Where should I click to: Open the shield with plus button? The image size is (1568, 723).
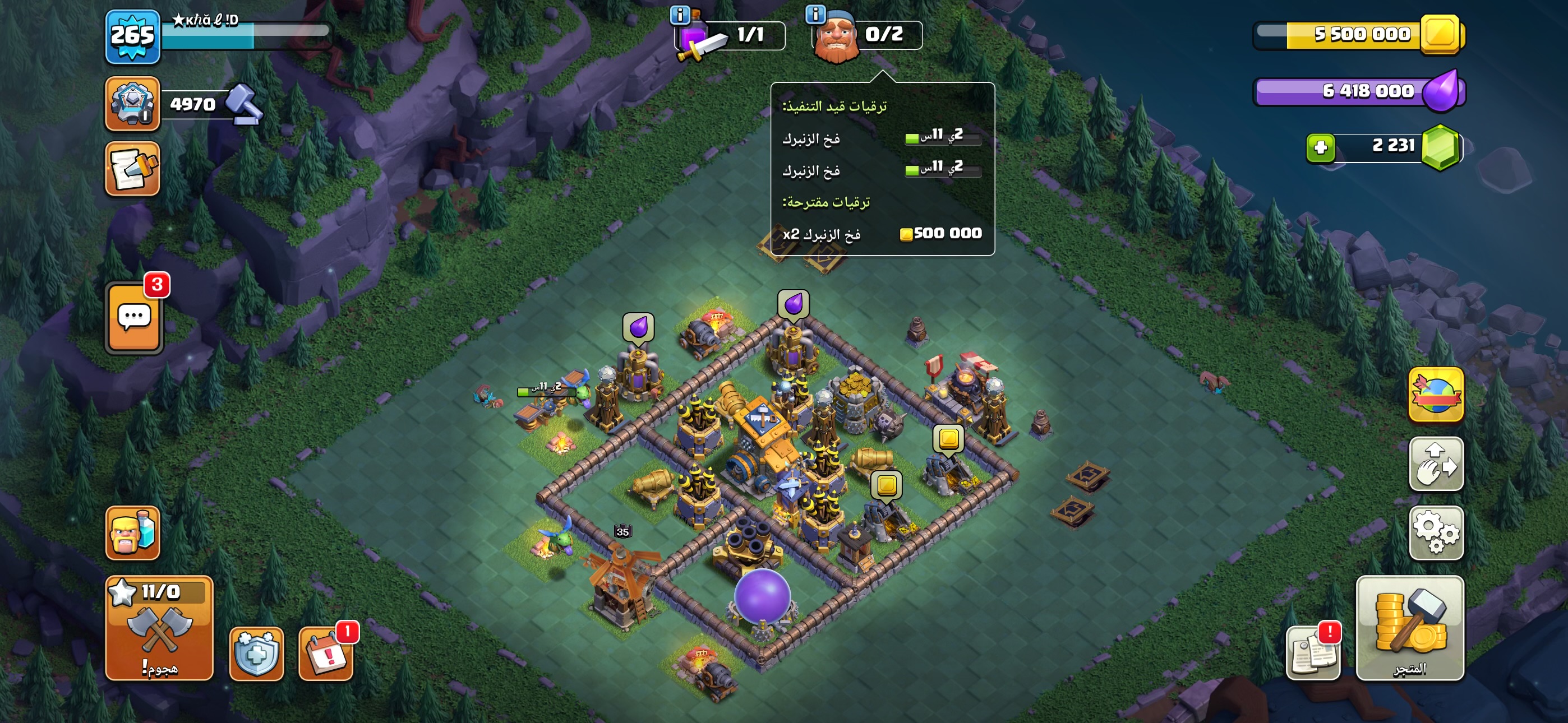256,654
